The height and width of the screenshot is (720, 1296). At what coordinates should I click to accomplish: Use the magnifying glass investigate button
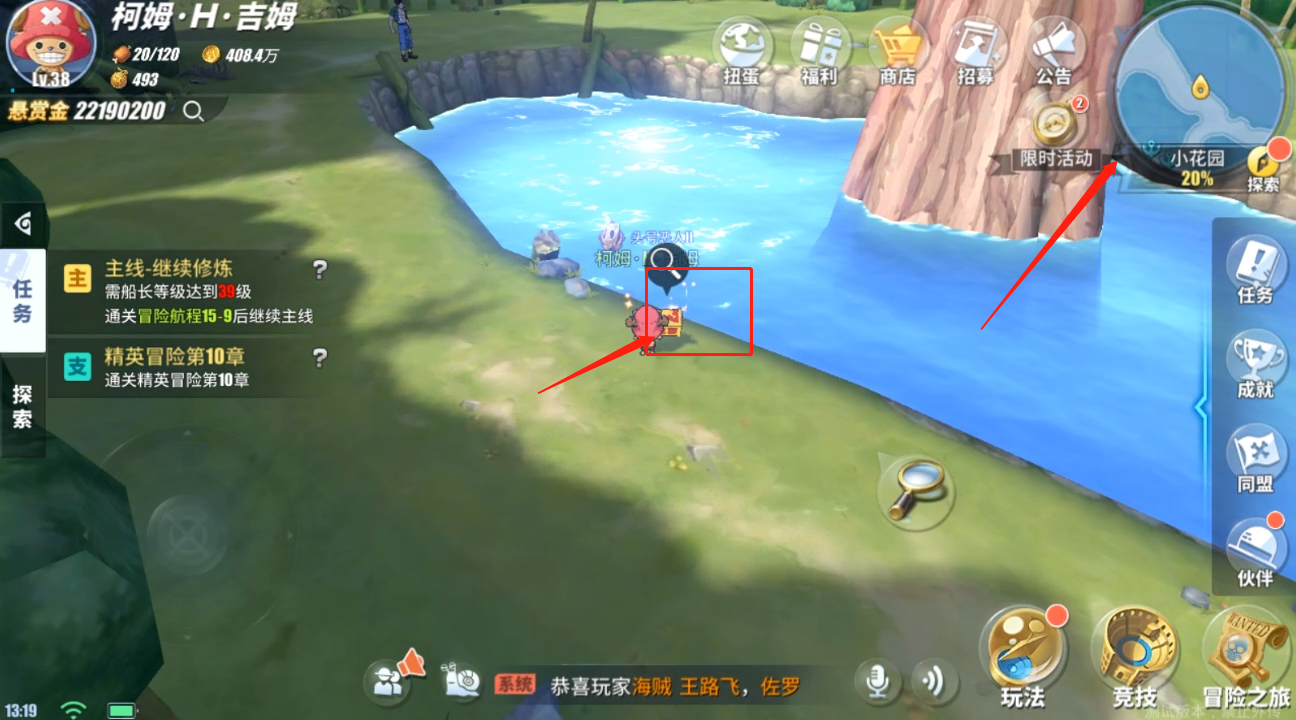coord(914,487)
